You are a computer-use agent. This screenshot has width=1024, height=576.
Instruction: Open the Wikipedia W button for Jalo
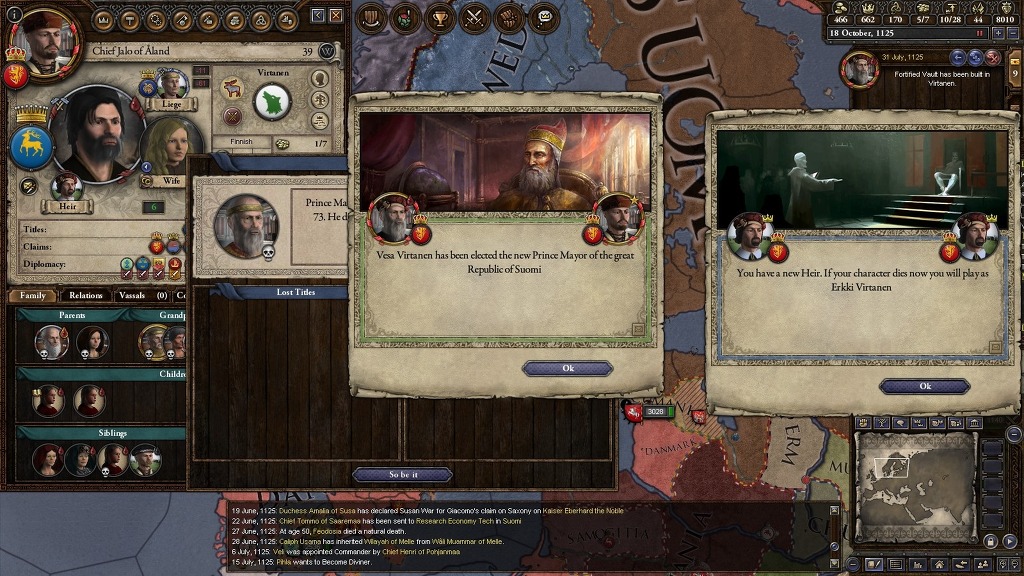[326, 51]
